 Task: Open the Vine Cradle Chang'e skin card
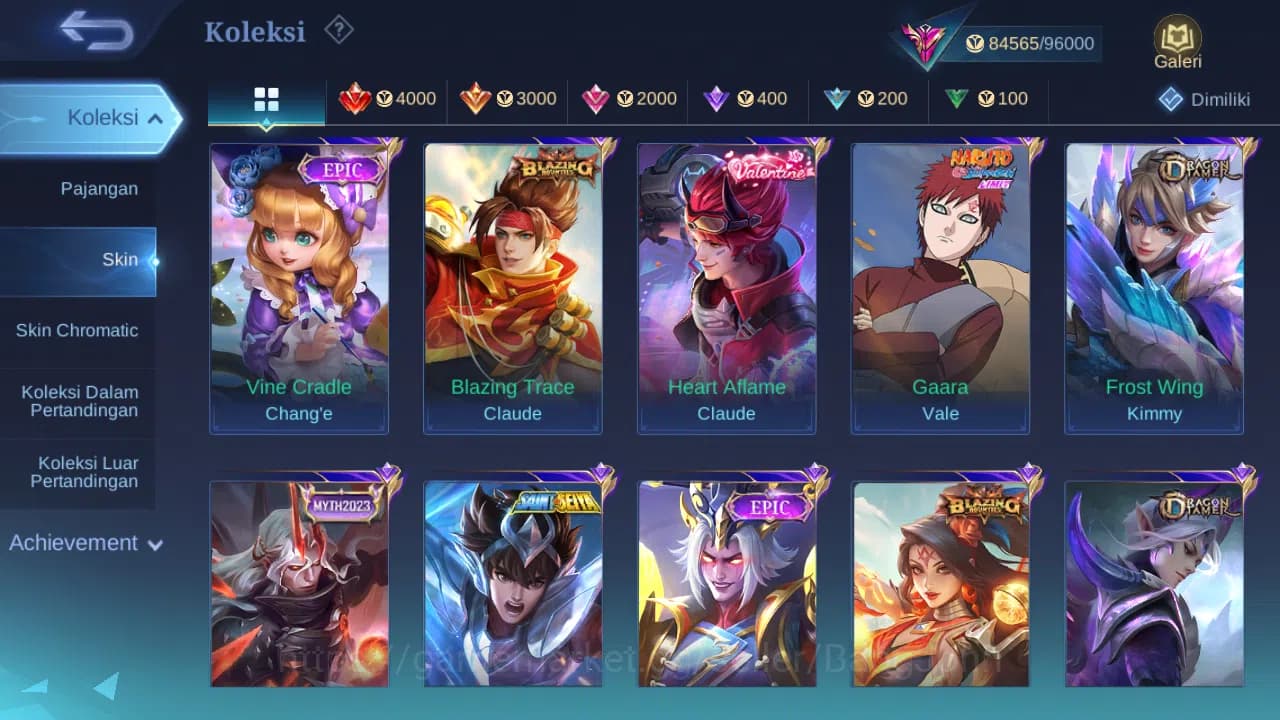[299, 287]
